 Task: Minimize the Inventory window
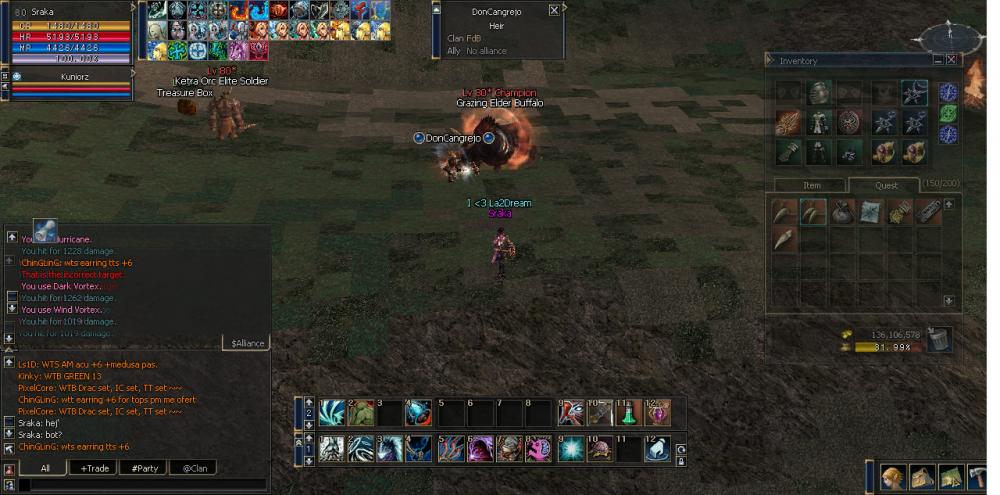click(937, 60)
